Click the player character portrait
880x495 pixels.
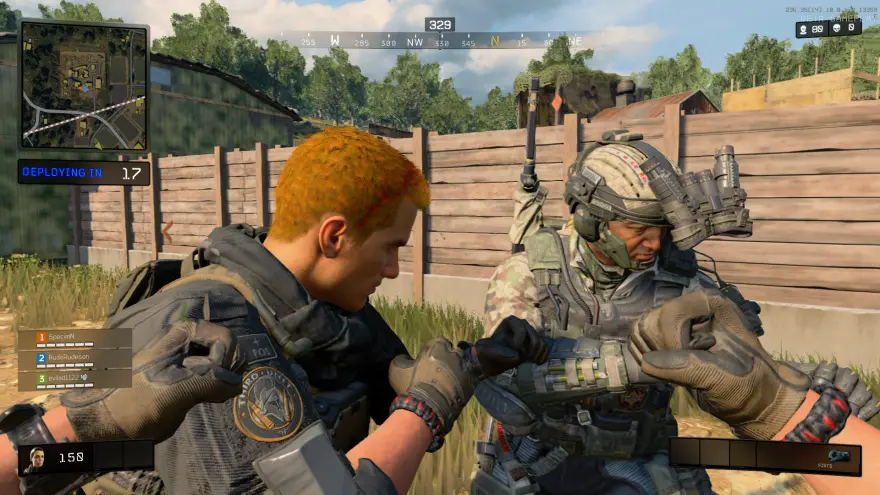pos(34,459)
